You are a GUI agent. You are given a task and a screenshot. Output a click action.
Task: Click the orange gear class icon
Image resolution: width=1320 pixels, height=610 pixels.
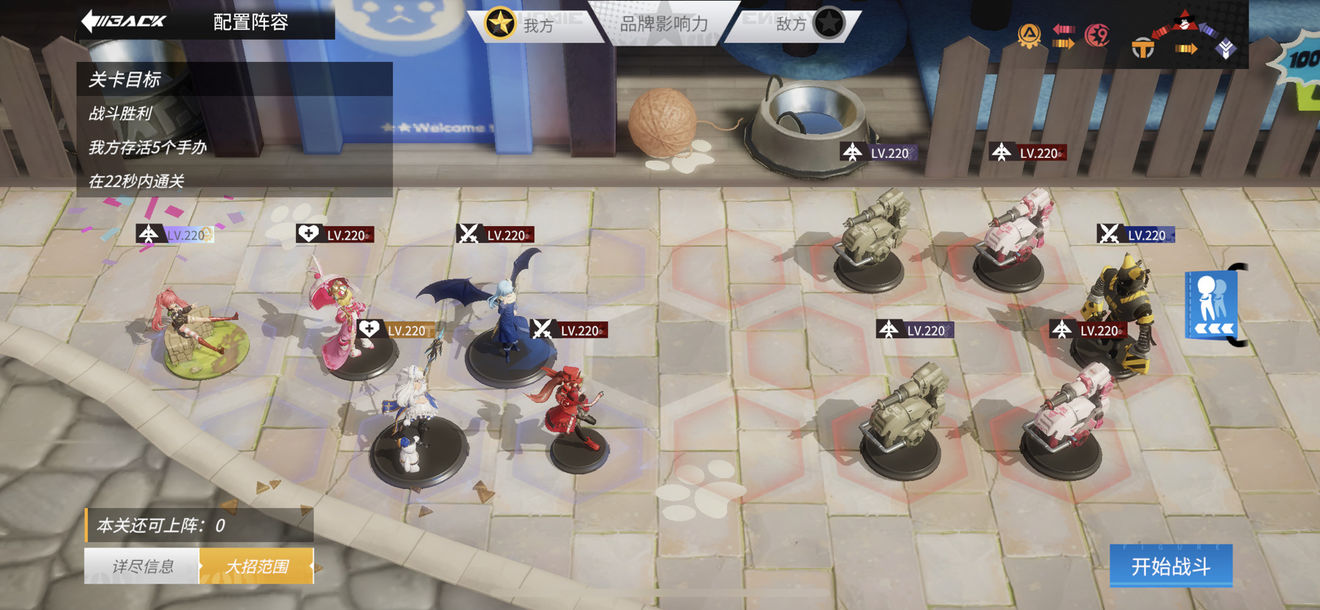pyautogui.click(x=1028, y=36)
